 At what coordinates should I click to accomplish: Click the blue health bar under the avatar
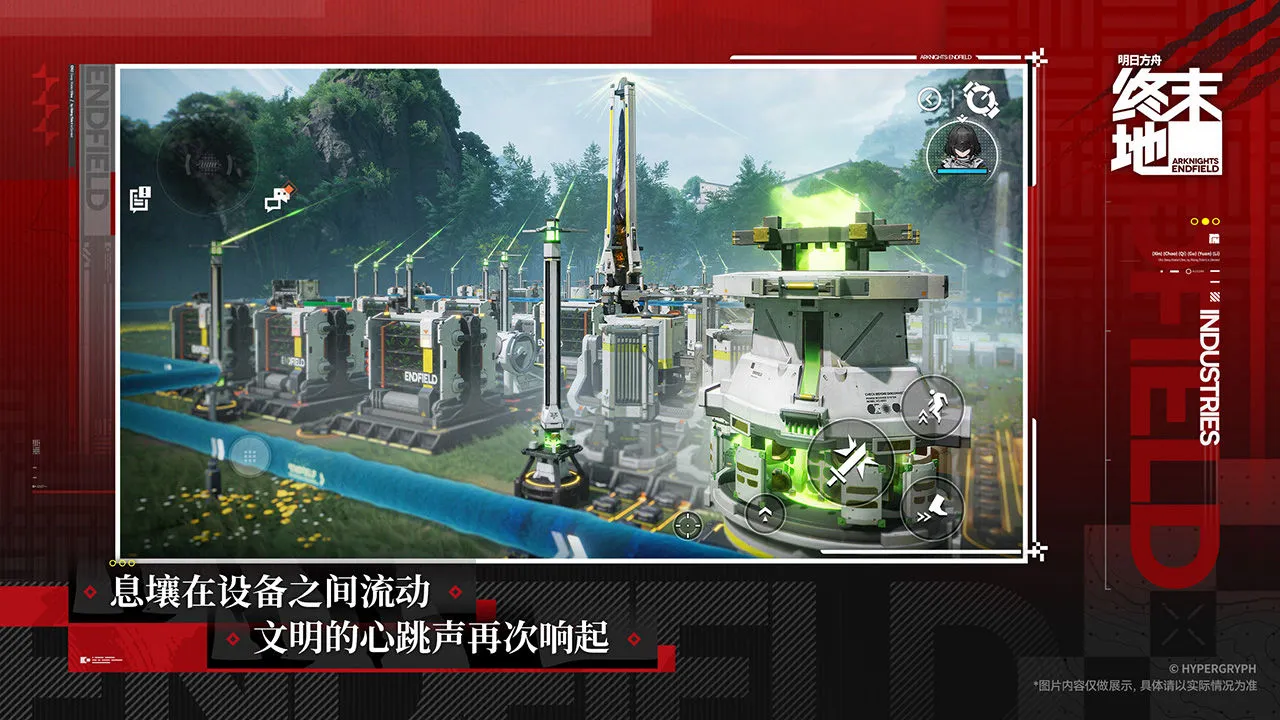tap(962, 170)
